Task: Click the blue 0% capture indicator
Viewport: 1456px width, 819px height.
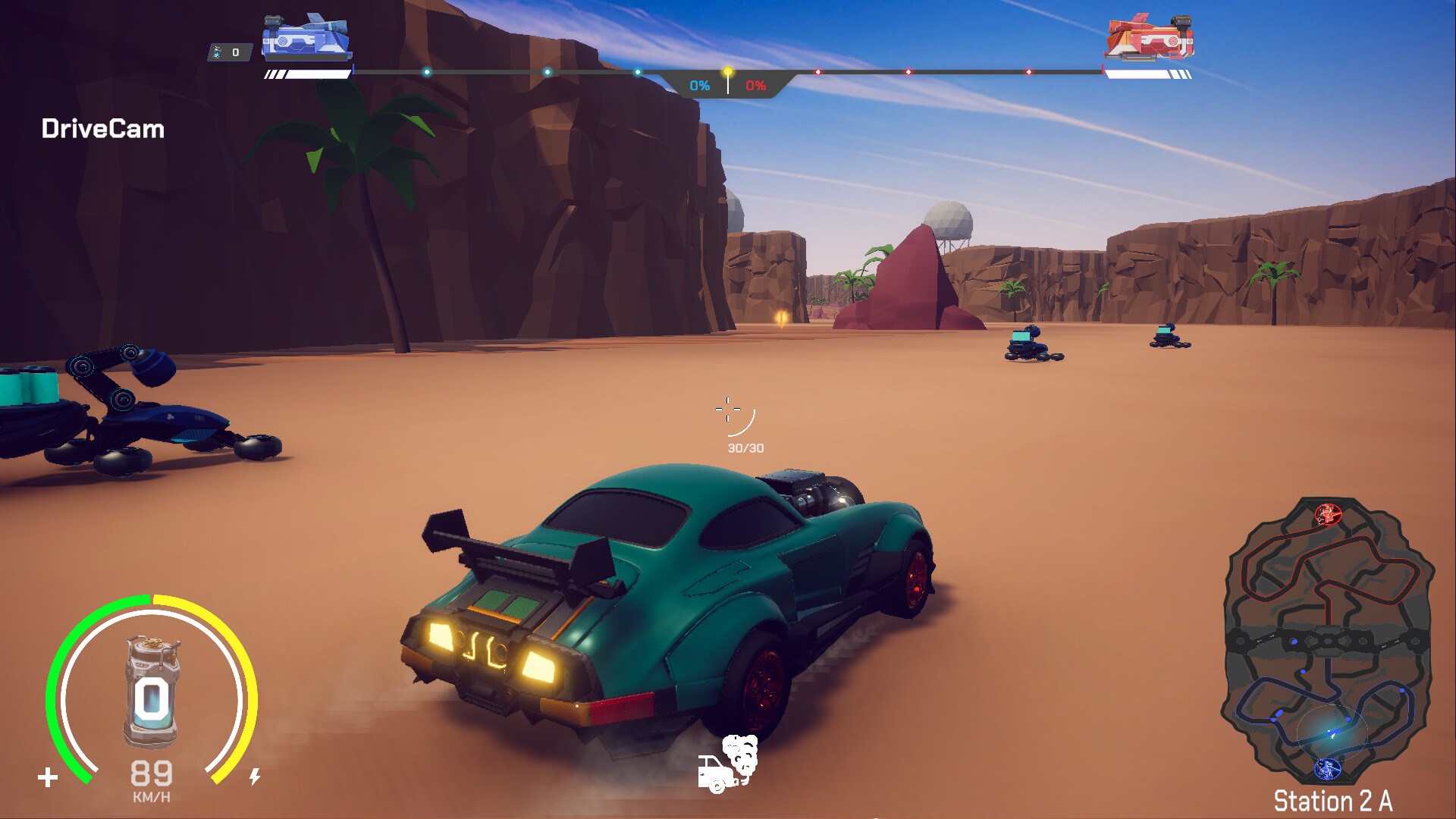Action: point(698,86)
